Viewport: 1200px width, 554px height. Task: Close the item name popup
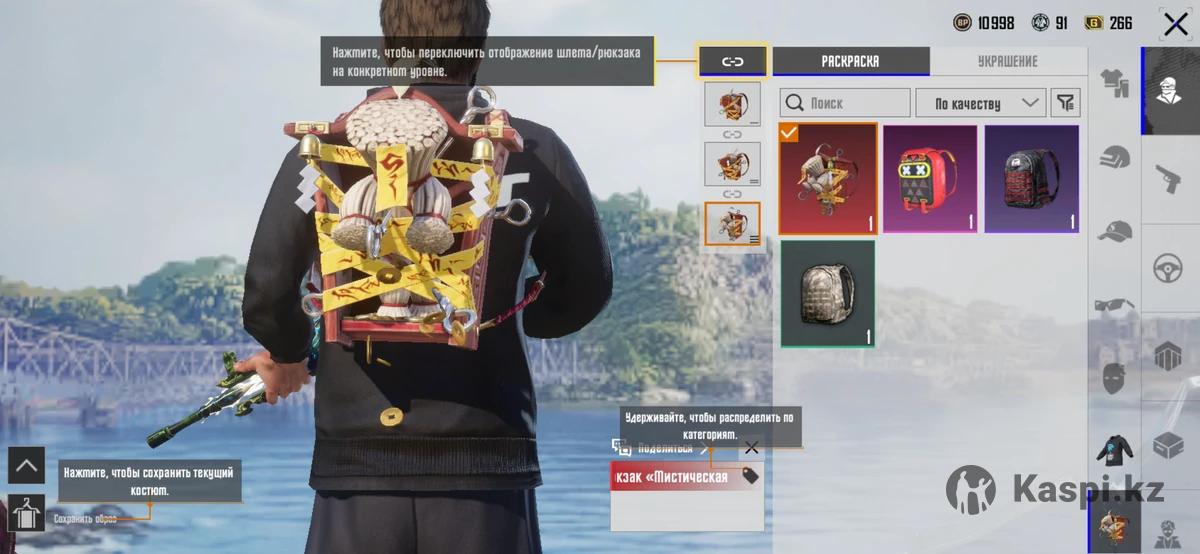click(x=752, y=448)
